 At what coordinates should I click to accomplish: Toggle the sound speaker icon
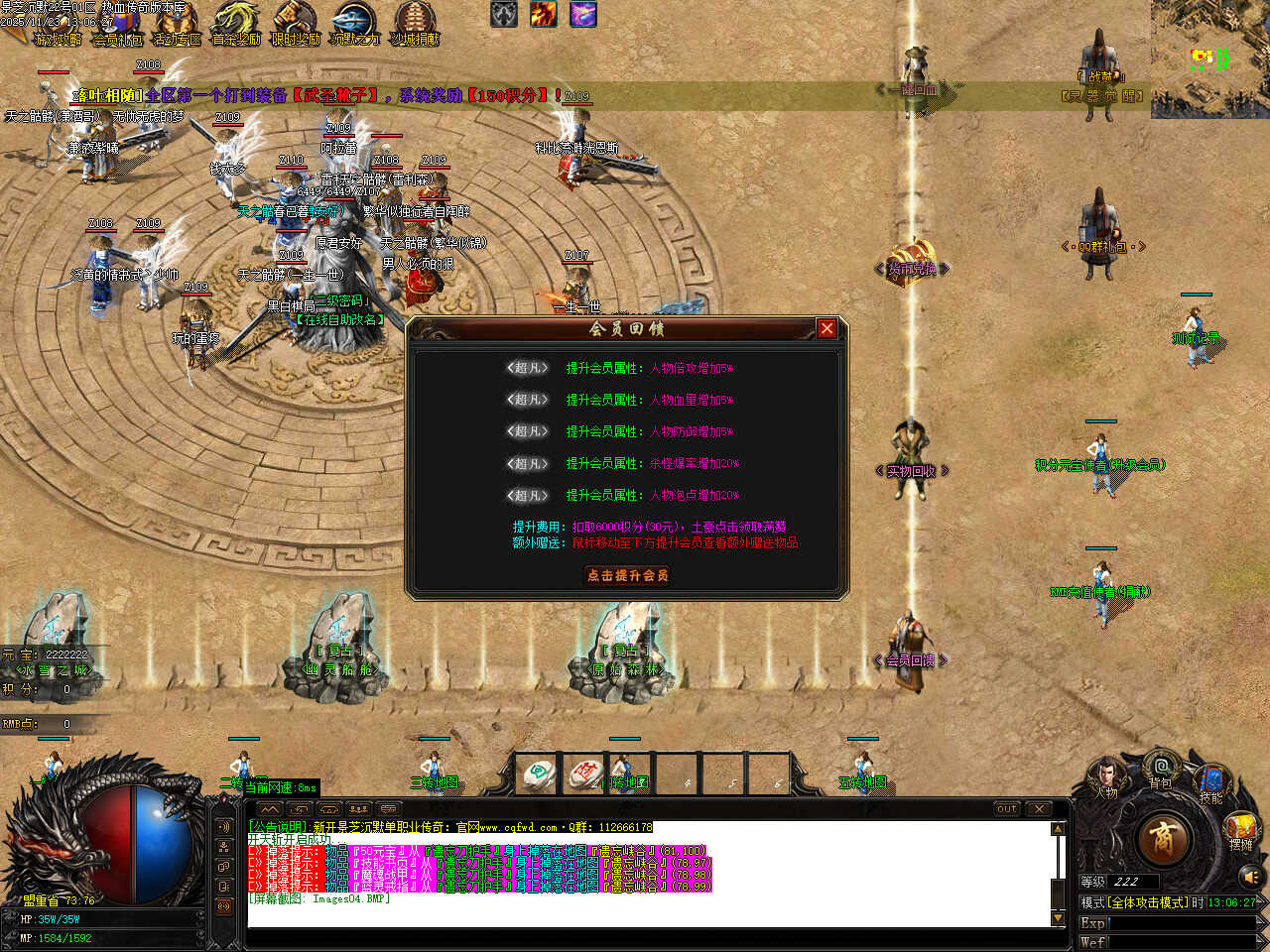(1249, 877)
